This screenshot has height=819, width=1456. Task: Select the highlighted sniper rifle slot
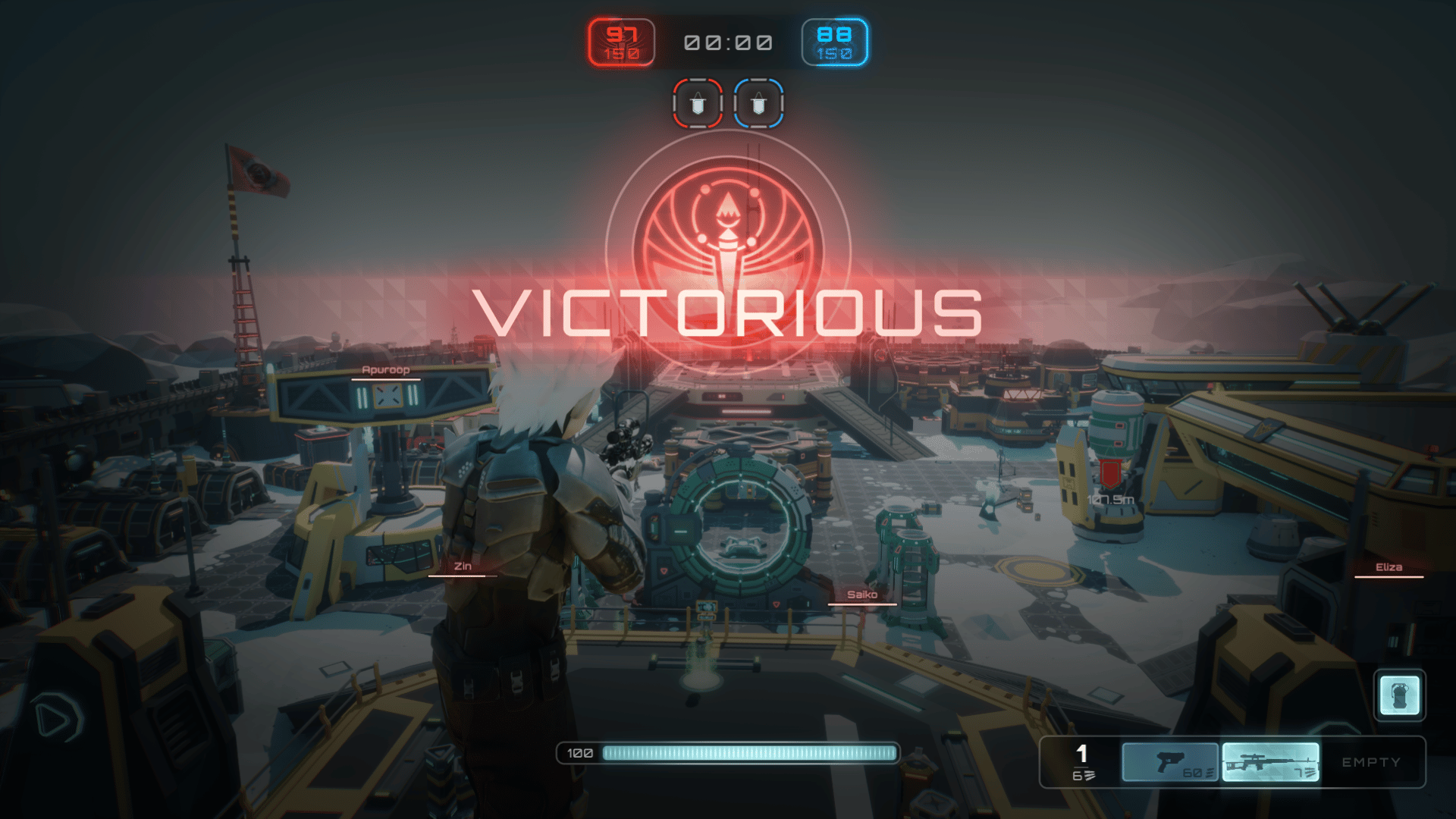tap(1270, 761)
